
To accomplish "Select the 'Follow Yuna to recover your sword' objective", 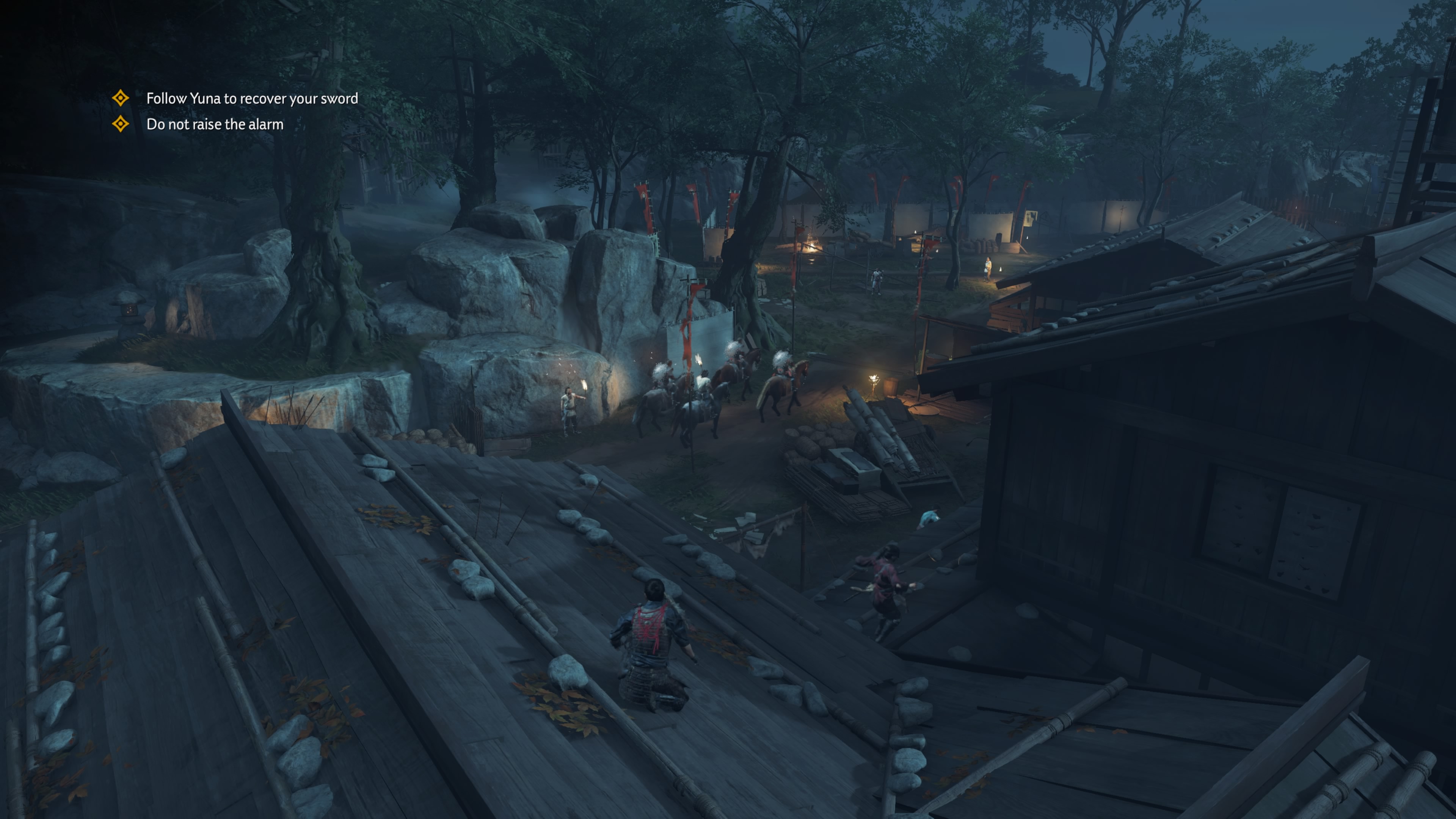I will point(251,99).
